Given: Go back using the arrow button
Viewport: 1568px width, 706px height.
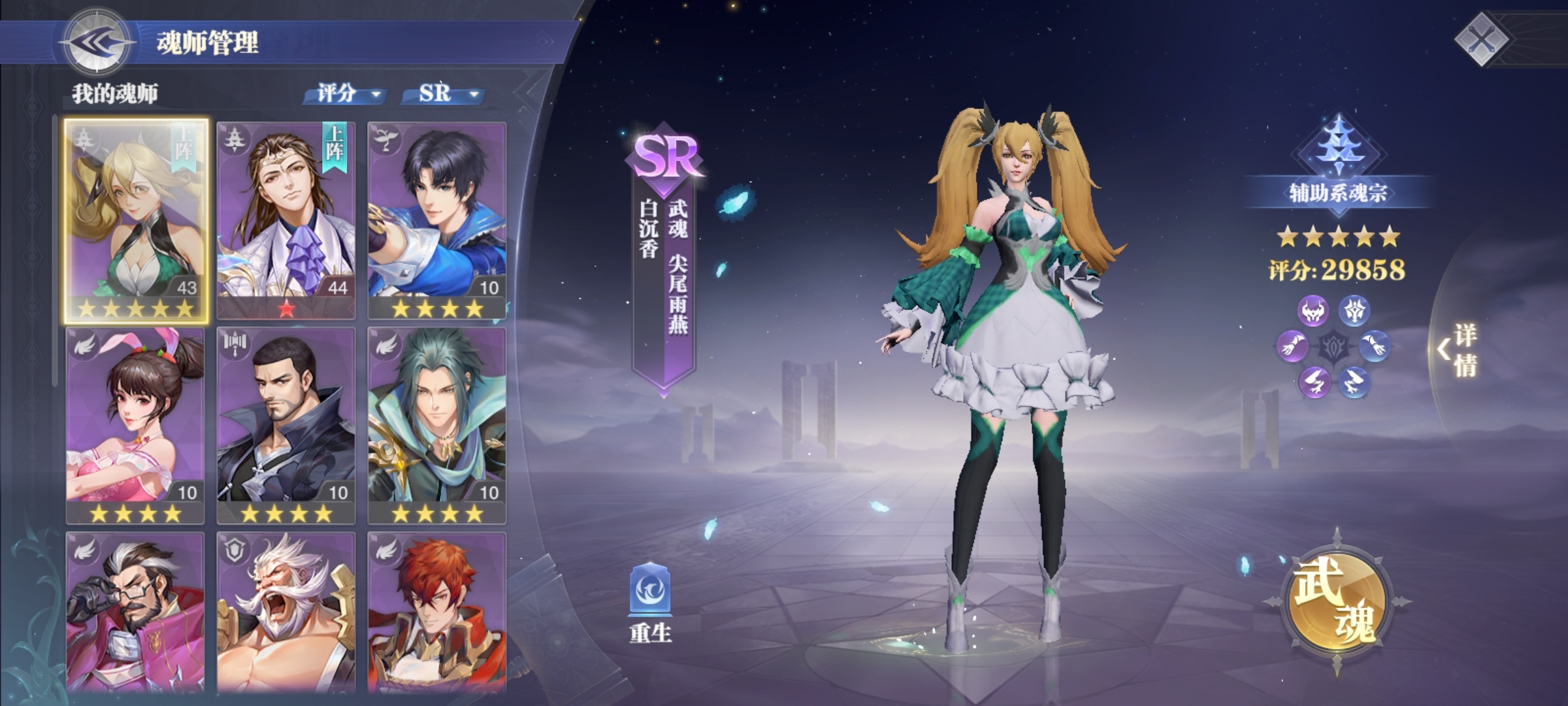Looking at the screenshot, I should coord(98,42).
